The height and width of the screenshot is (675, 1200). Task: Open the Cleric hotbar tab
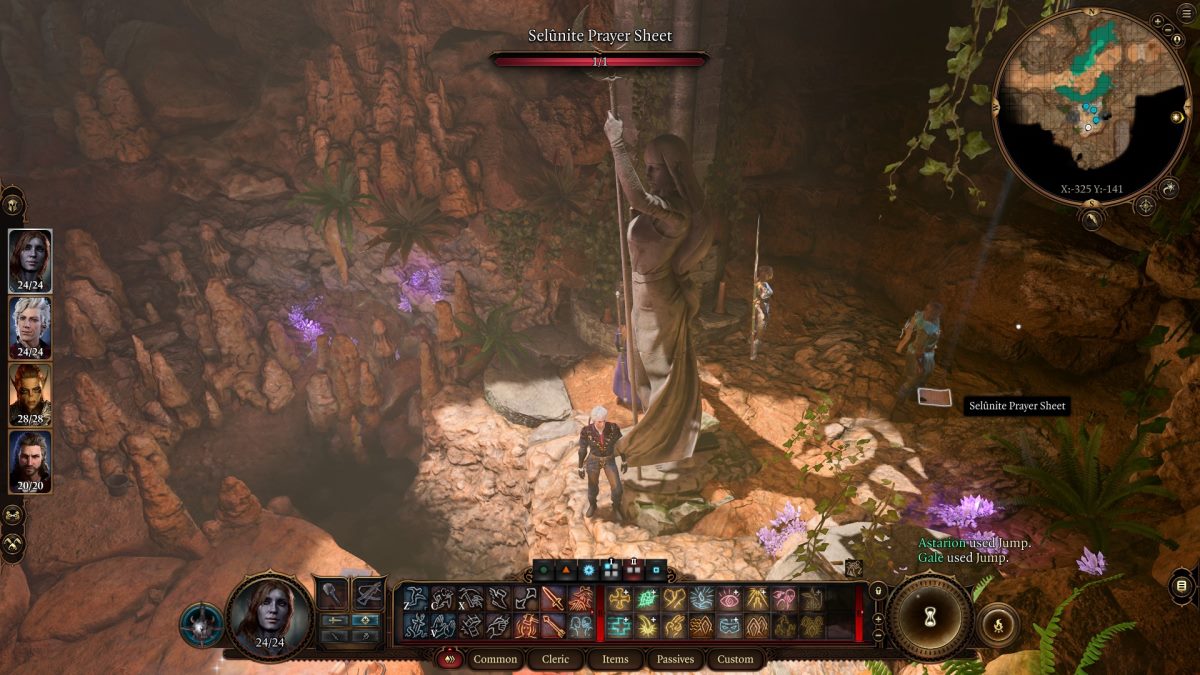[x=555, y=659]
